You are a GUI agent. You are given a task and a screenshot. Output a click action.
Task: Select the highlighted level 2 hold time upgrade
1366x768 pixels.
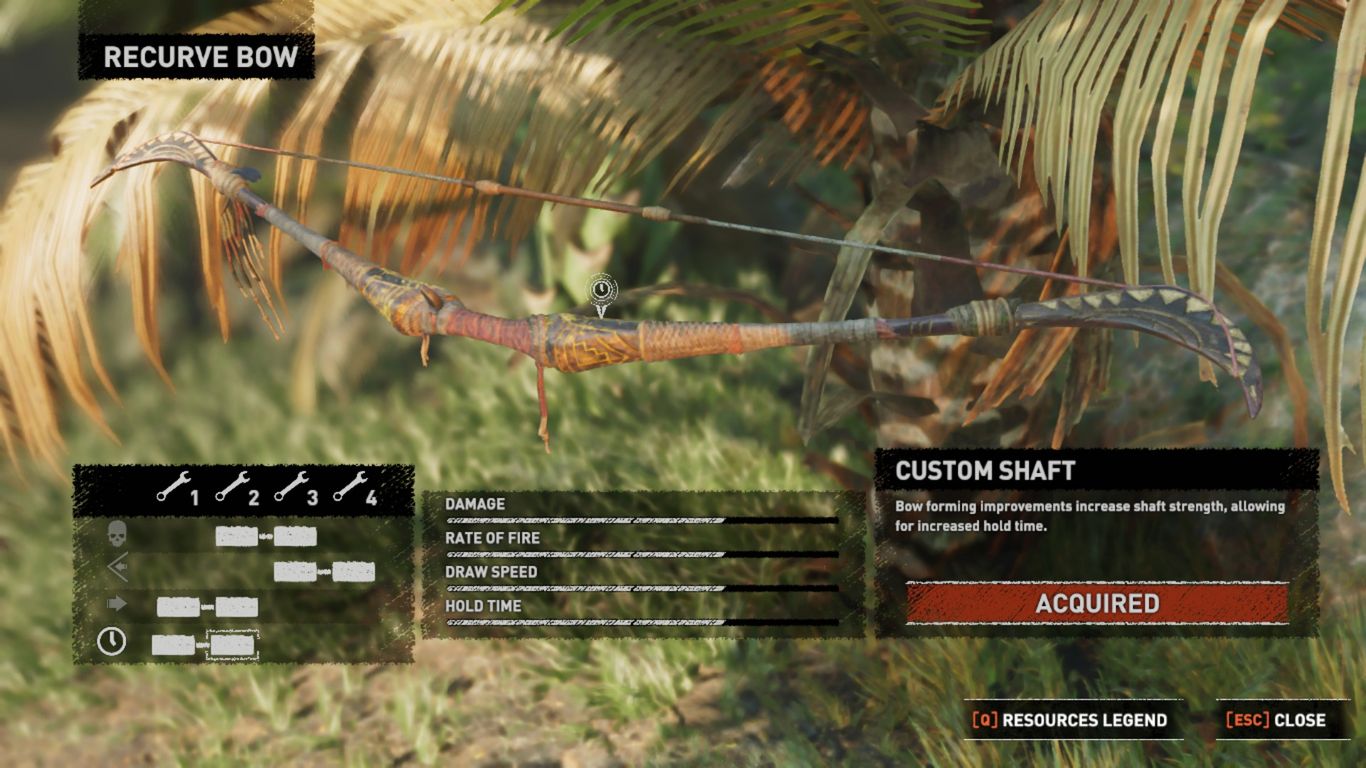tap(232, 645)
